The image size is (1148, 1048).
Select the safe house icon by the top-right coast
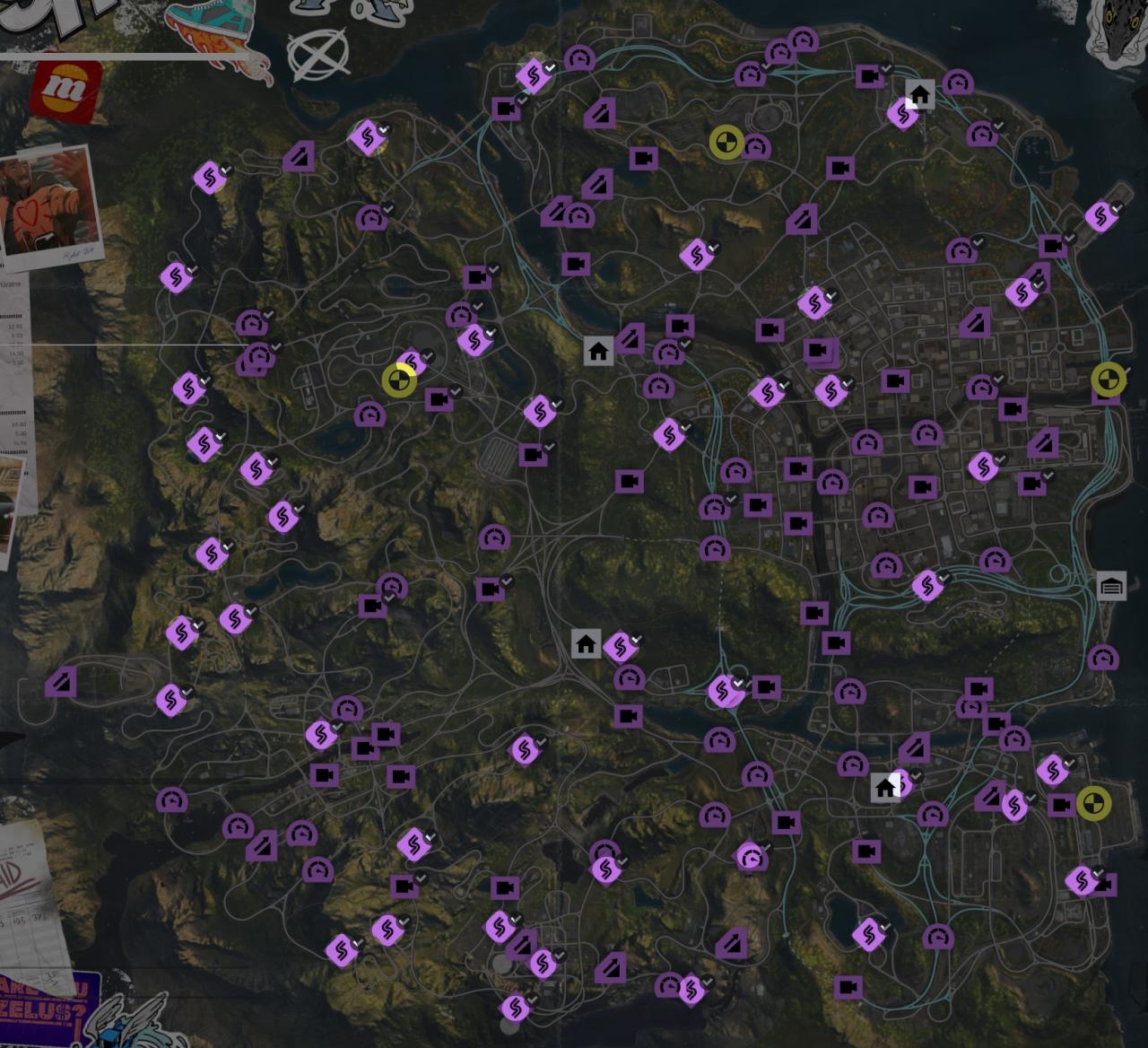[918, 92]
